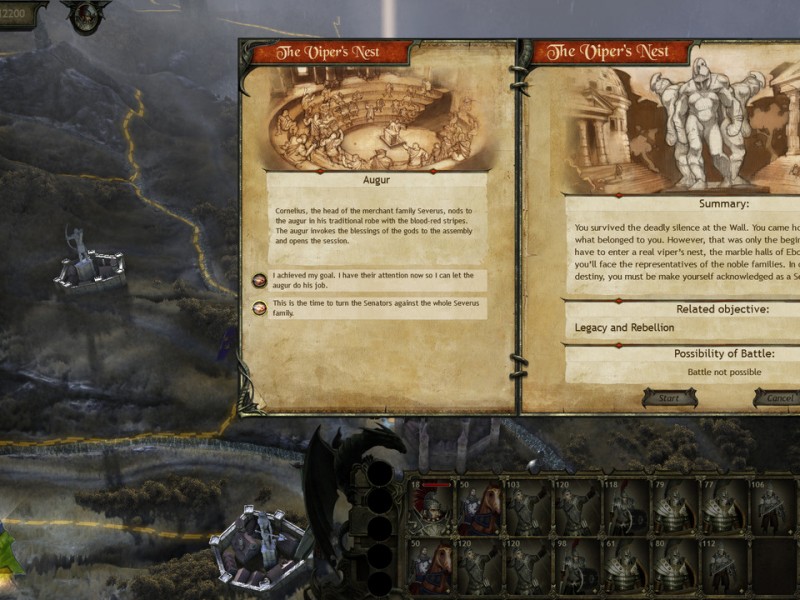Cancel the Viper's Nest quest dialog
Viewport: 800px width, 600px height.
pyautogui.click(x=778, y=398)
